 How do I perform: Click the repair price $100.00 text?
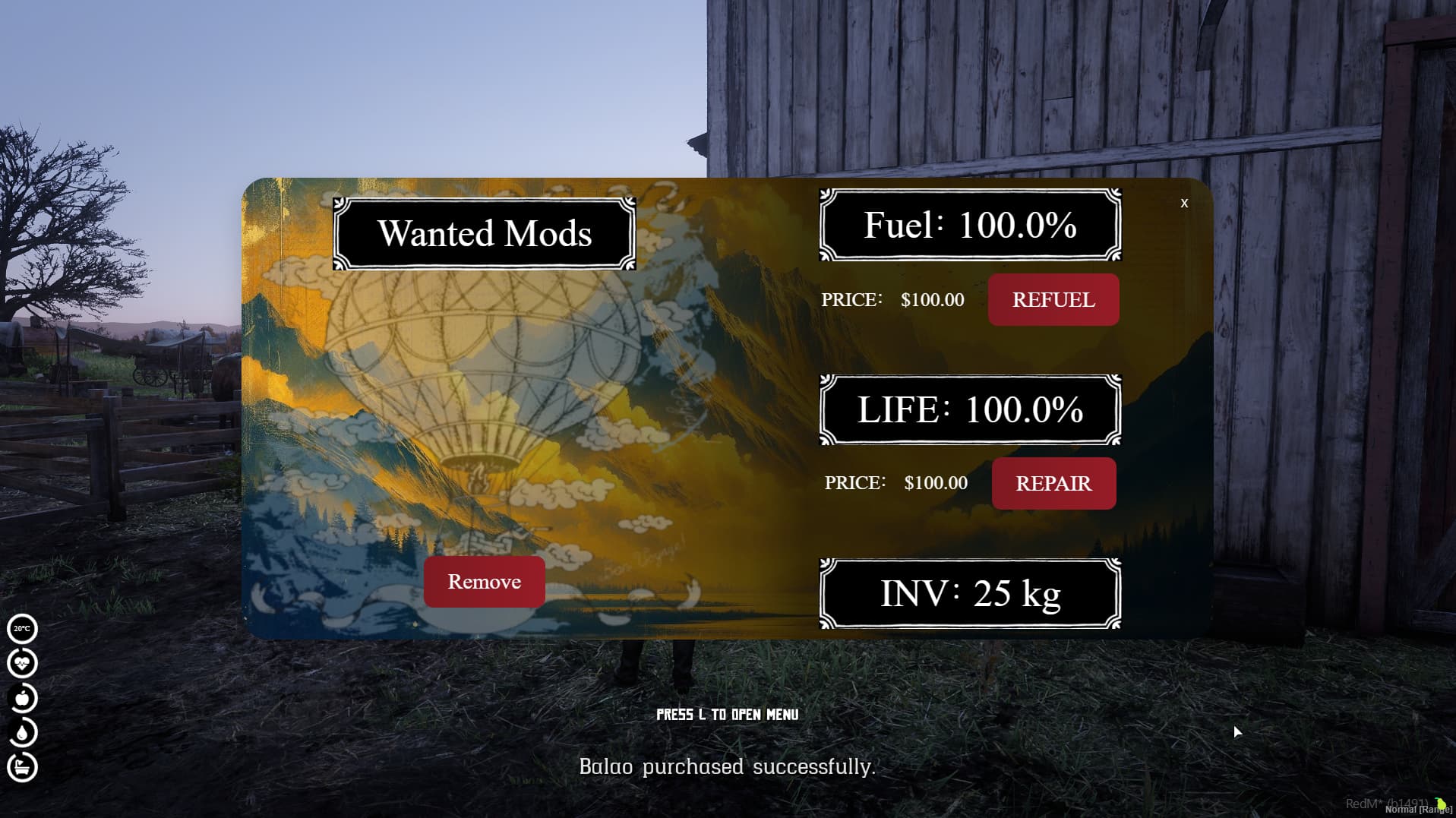pyautogui.click(x=935, y=482)
